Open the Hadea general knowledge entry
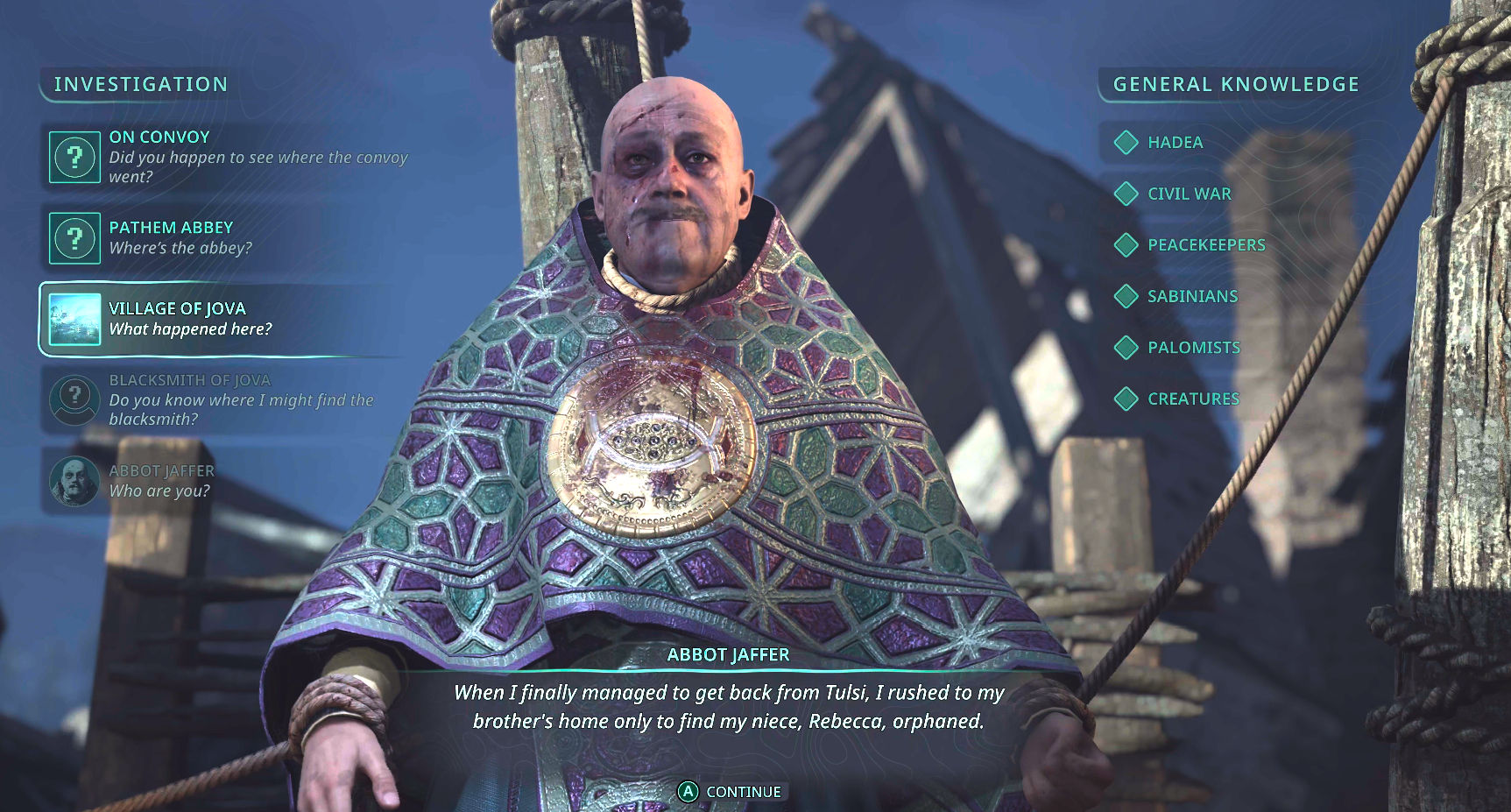The width and height of the screenshot is (1511, 812). pyautogui.click(x=1174, y=143)
